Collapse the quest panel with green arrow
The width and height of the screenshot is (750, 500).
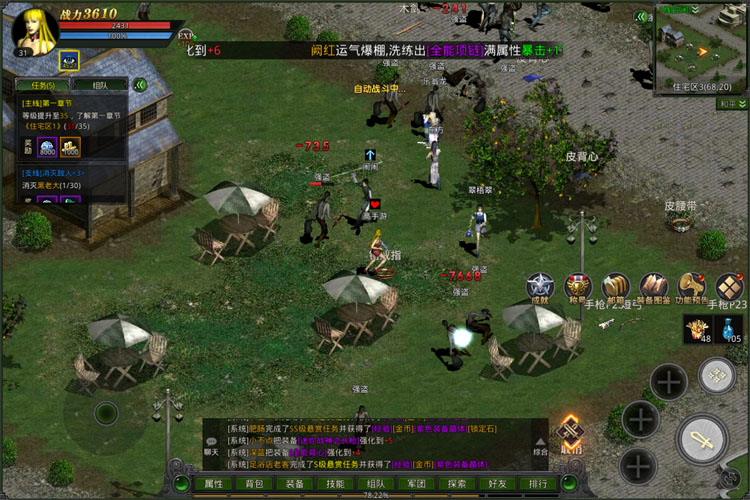(141, 85)
